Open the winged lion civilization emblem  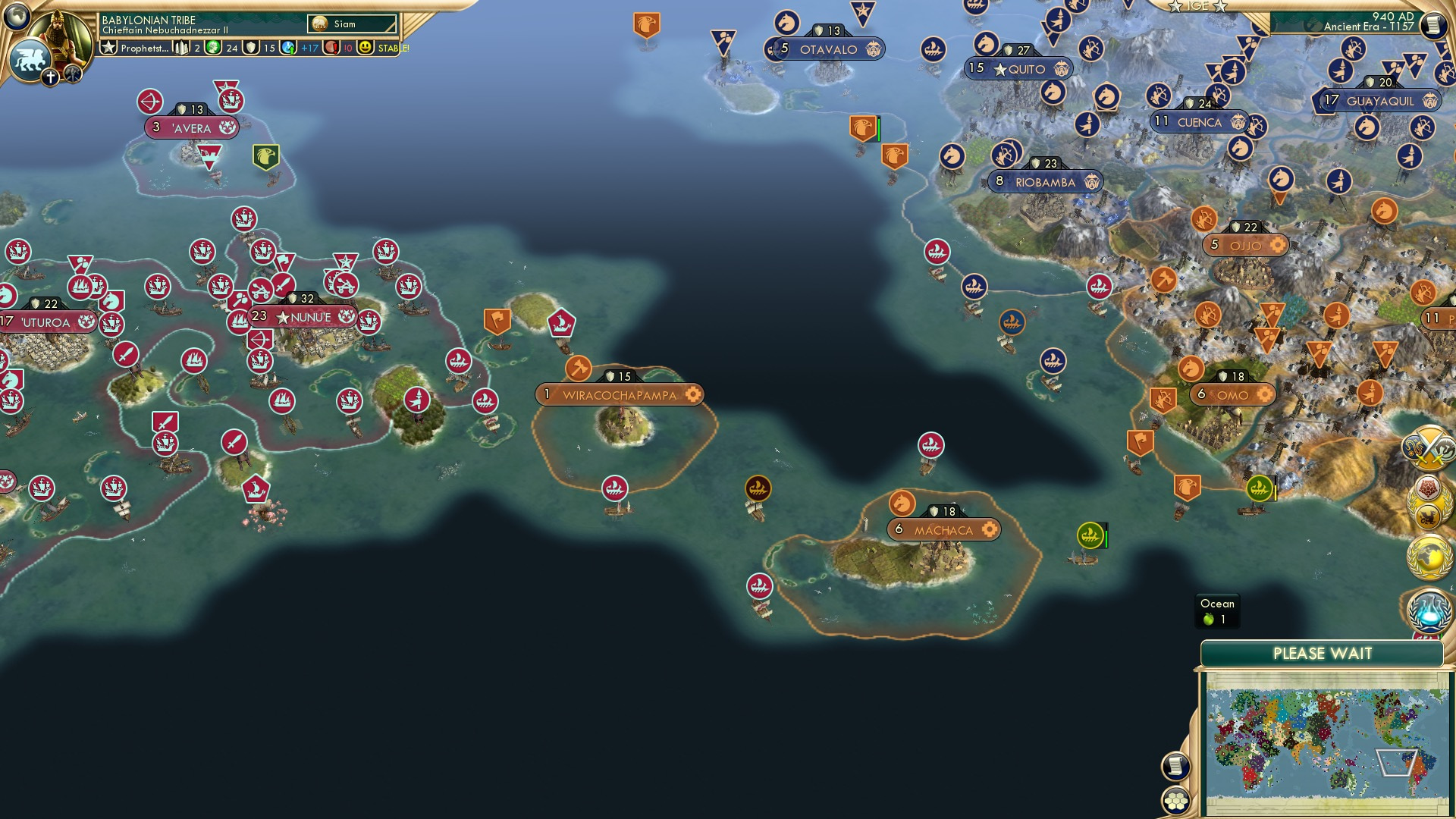point(30,59)
